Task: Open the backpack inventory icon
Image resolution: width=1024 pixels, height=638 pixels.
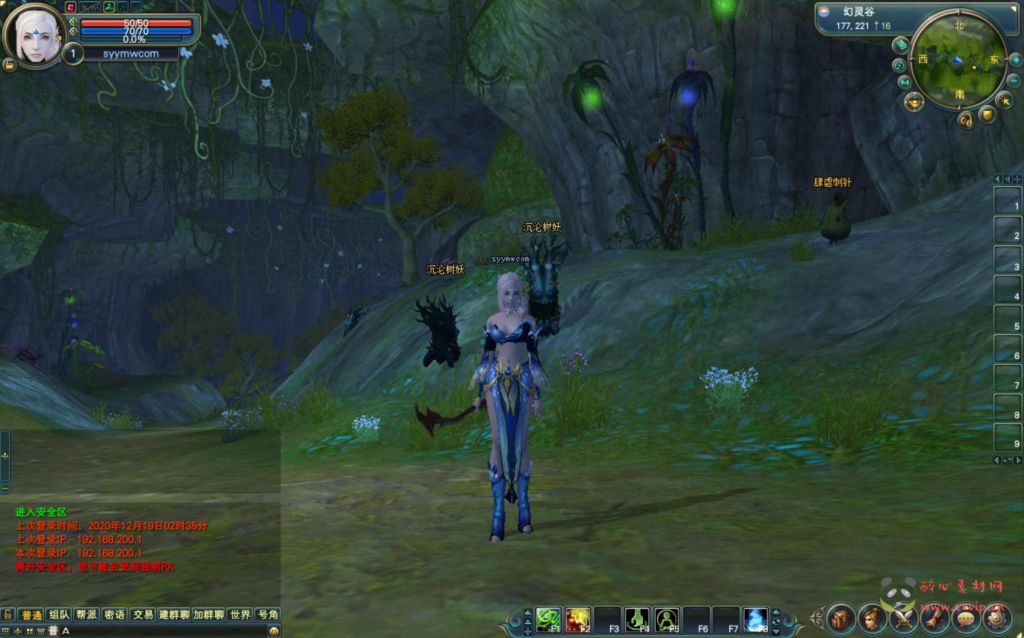Action: [841, 618]
